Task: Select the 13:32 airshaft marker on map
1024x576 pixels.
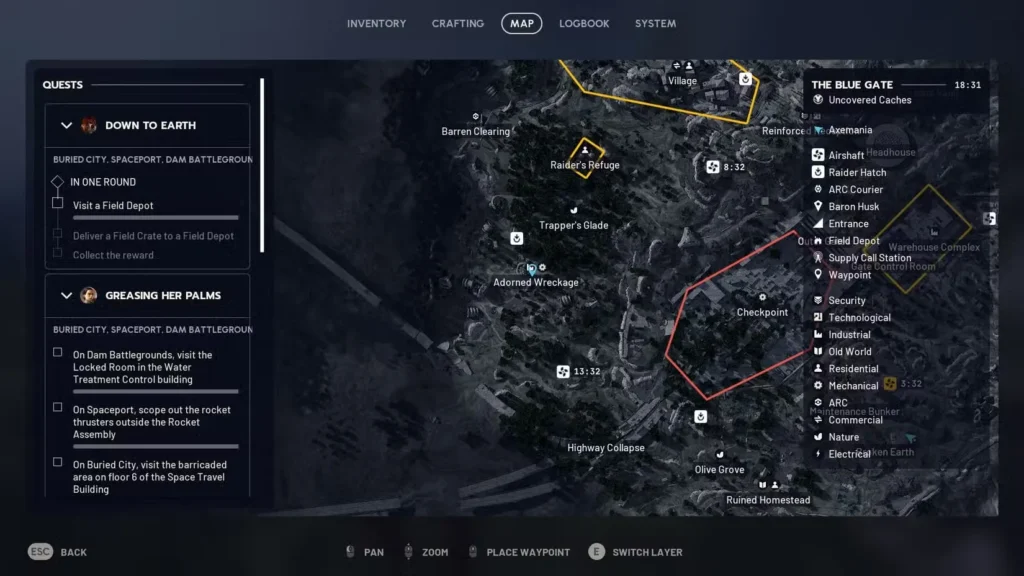Action: pyautogui.click(x=563, y=372)
